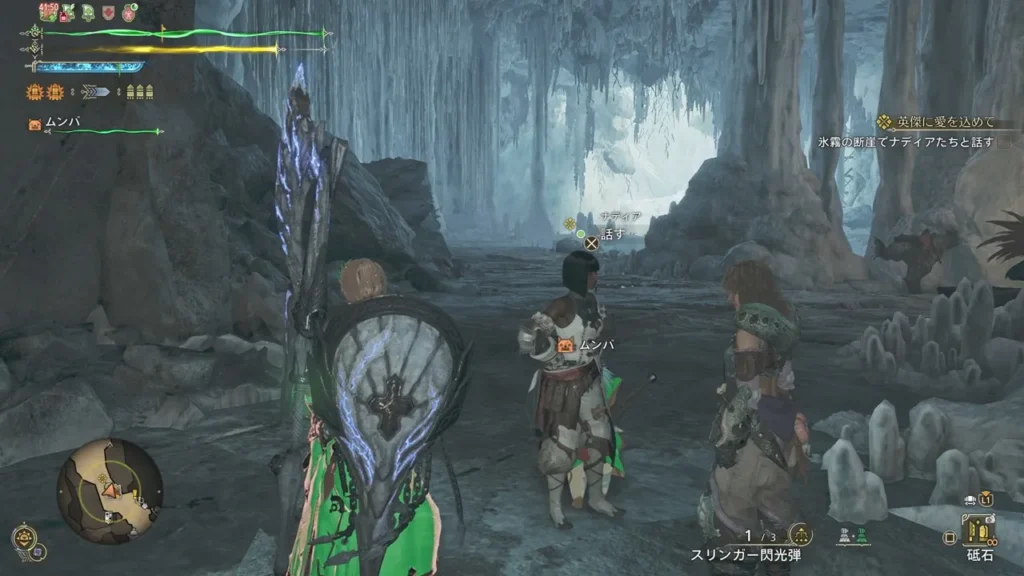
Task: Click the seikret mount swap icons
Action: pos(854,536)
